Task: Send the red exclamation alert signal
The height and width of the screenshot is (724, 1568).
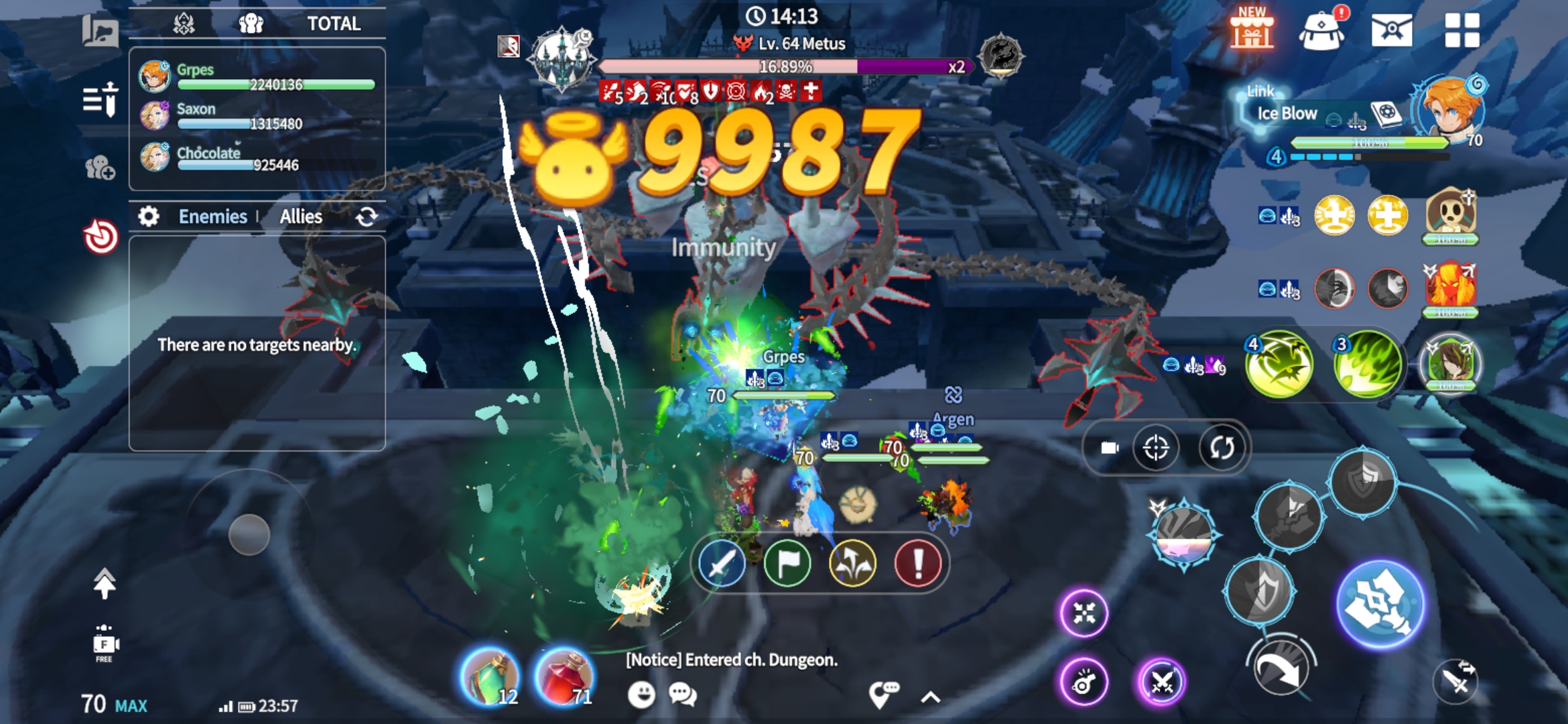Action: (917, 564)
